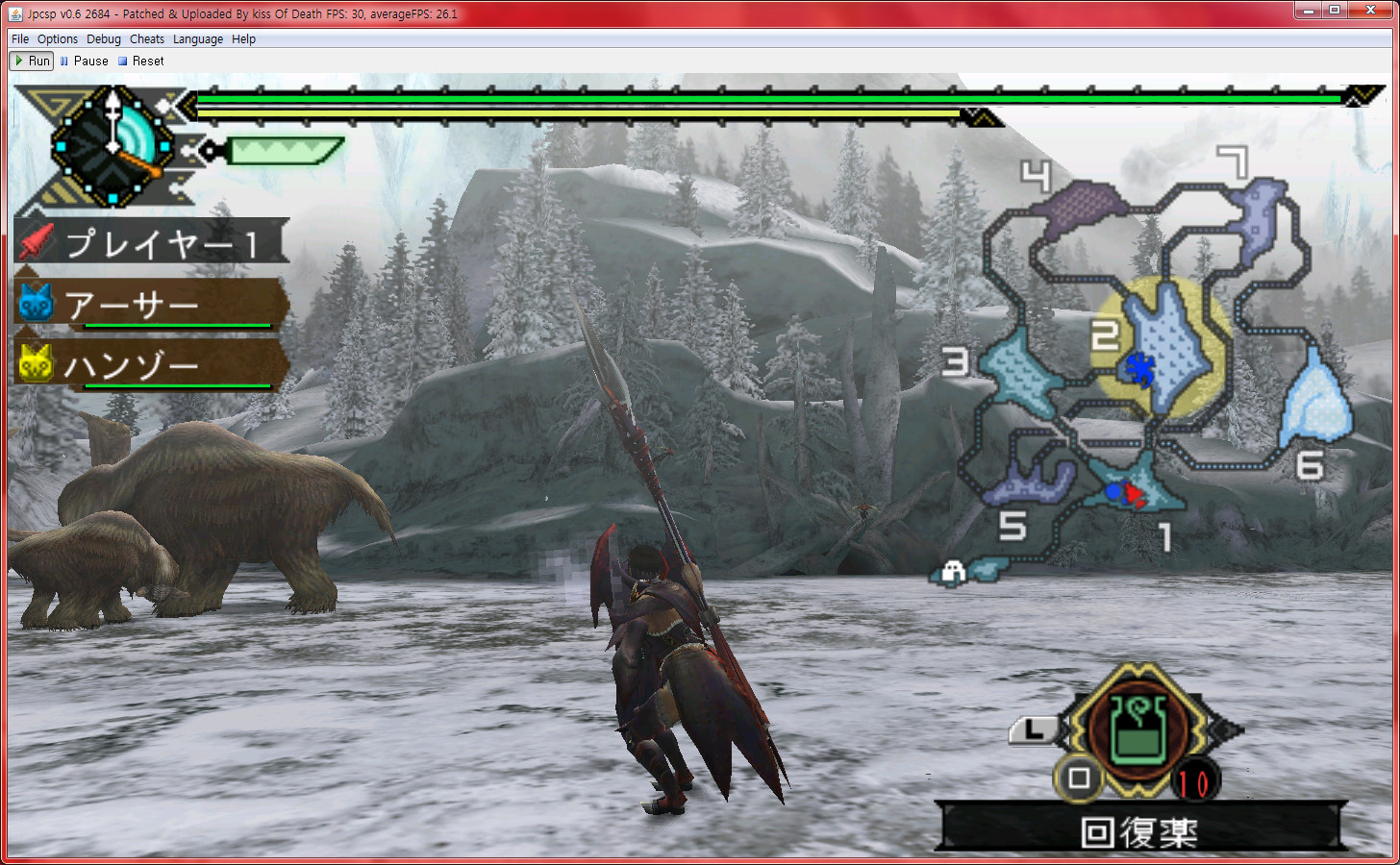1400x865 pixels.
Task: Click the Run emulator button
Action: pyautogui.click(x=32, y=61)
